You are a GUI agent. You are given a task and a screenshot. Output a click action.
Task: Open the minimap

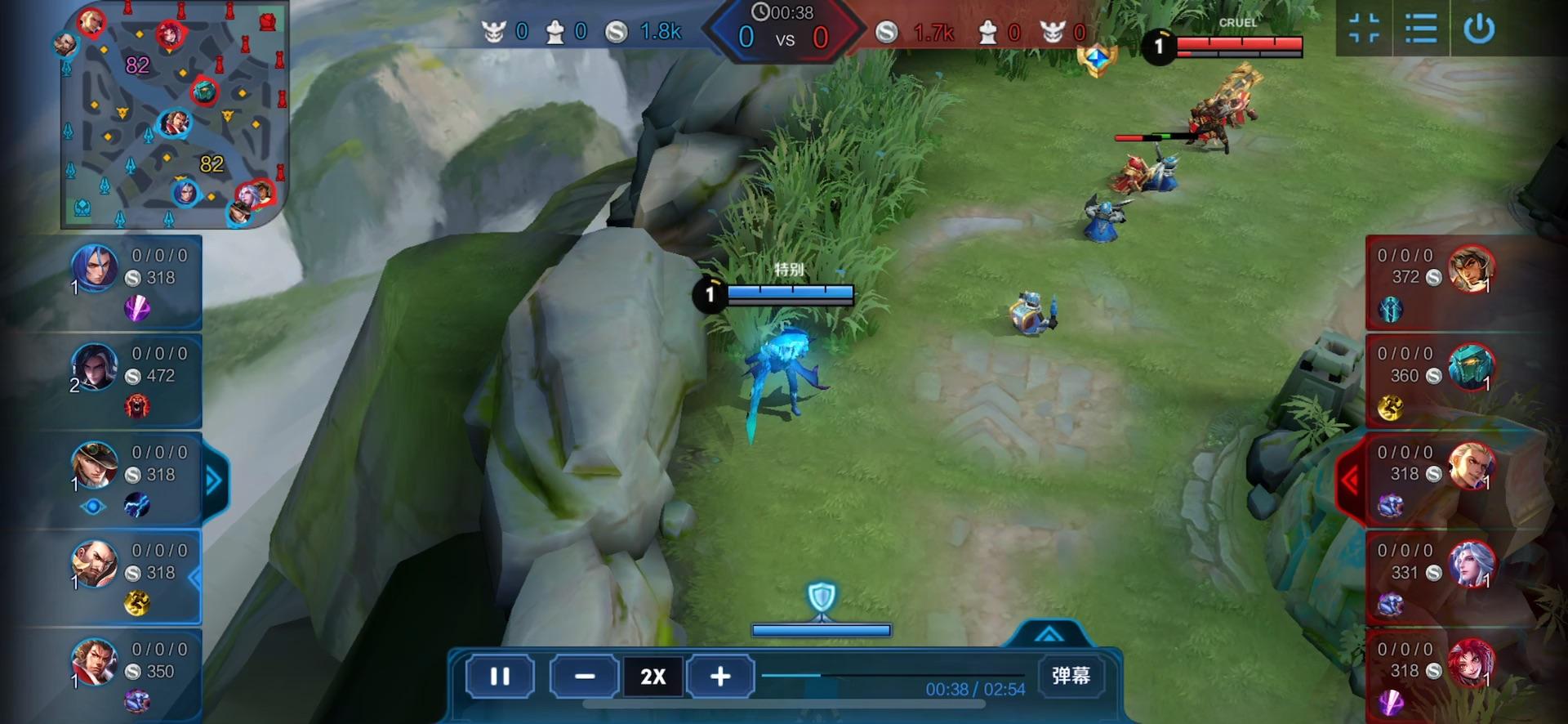173,114
